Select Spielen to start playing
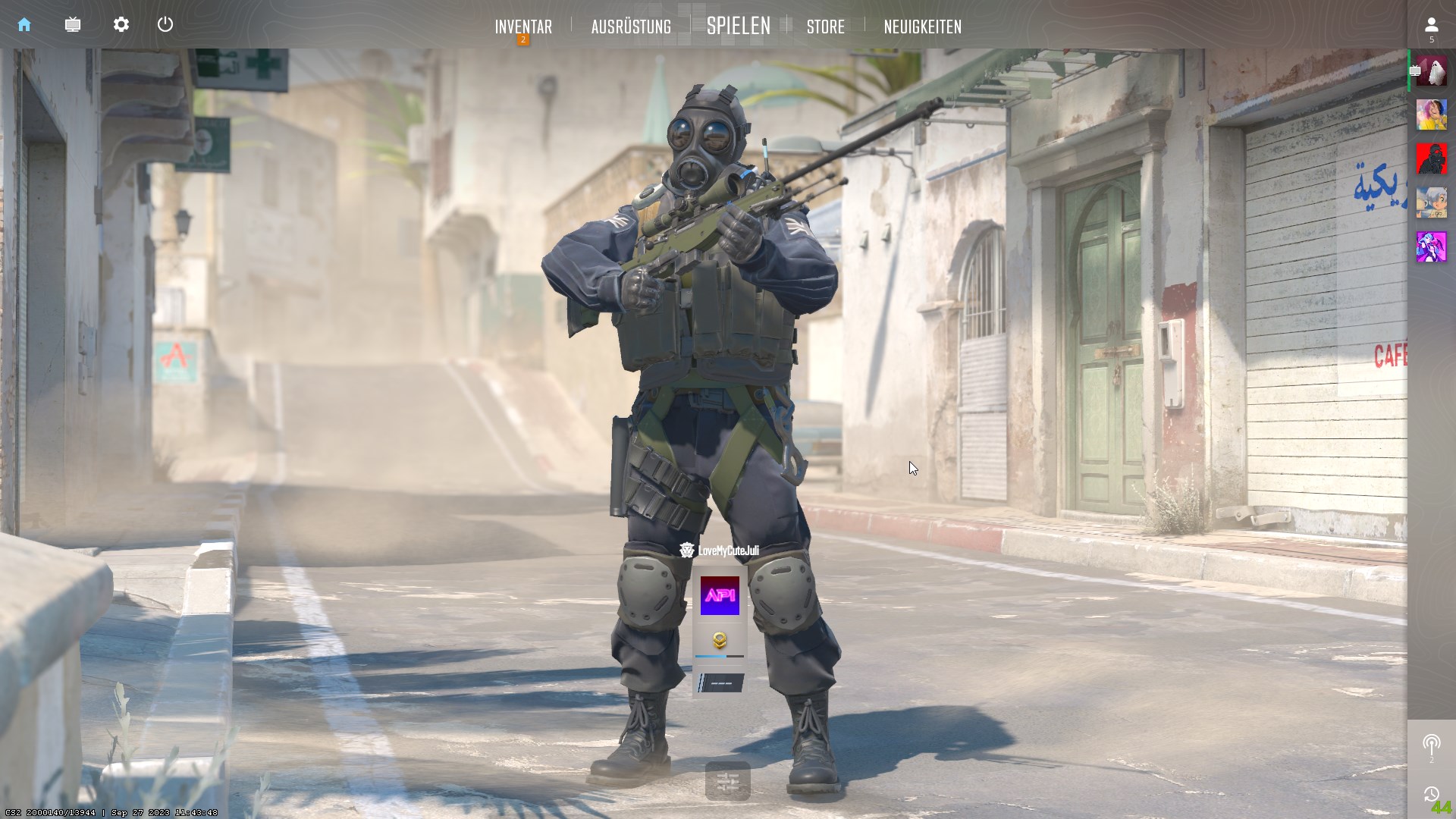Image resolution: width=1456 pixels, height=819 pixels. [738, 26]
